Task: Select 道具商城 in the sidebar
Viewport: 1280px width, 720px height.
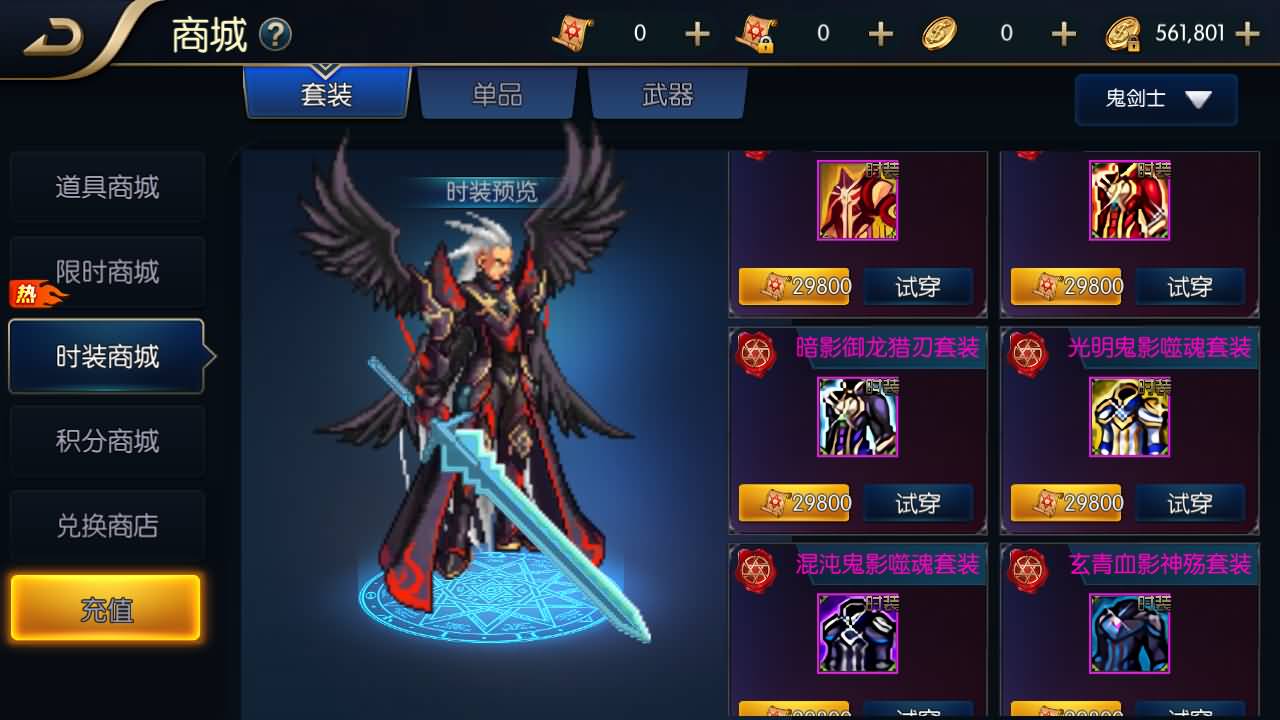Action: click(107, 186)
